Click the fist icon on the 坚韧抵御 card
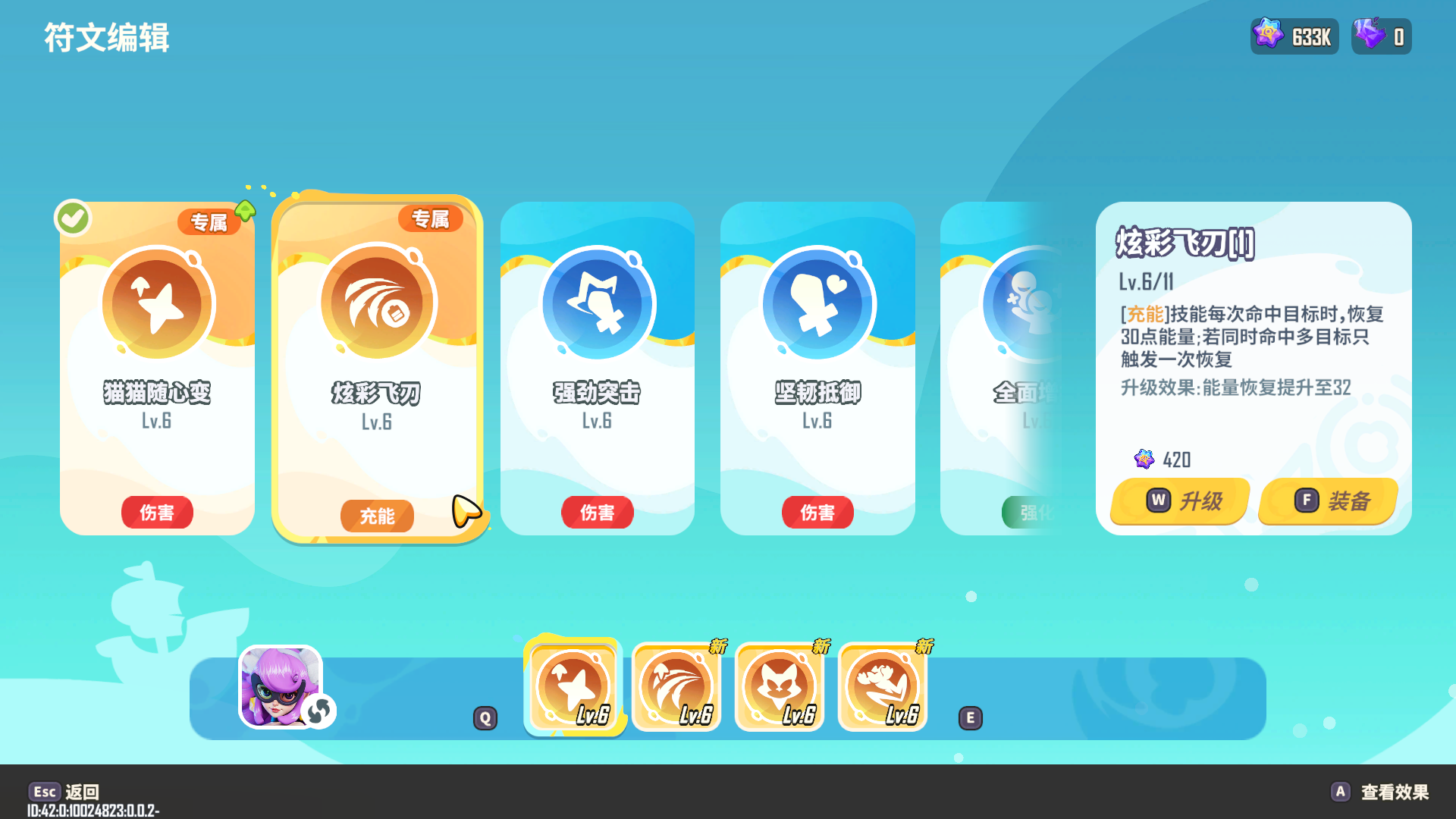 [817, 303]
